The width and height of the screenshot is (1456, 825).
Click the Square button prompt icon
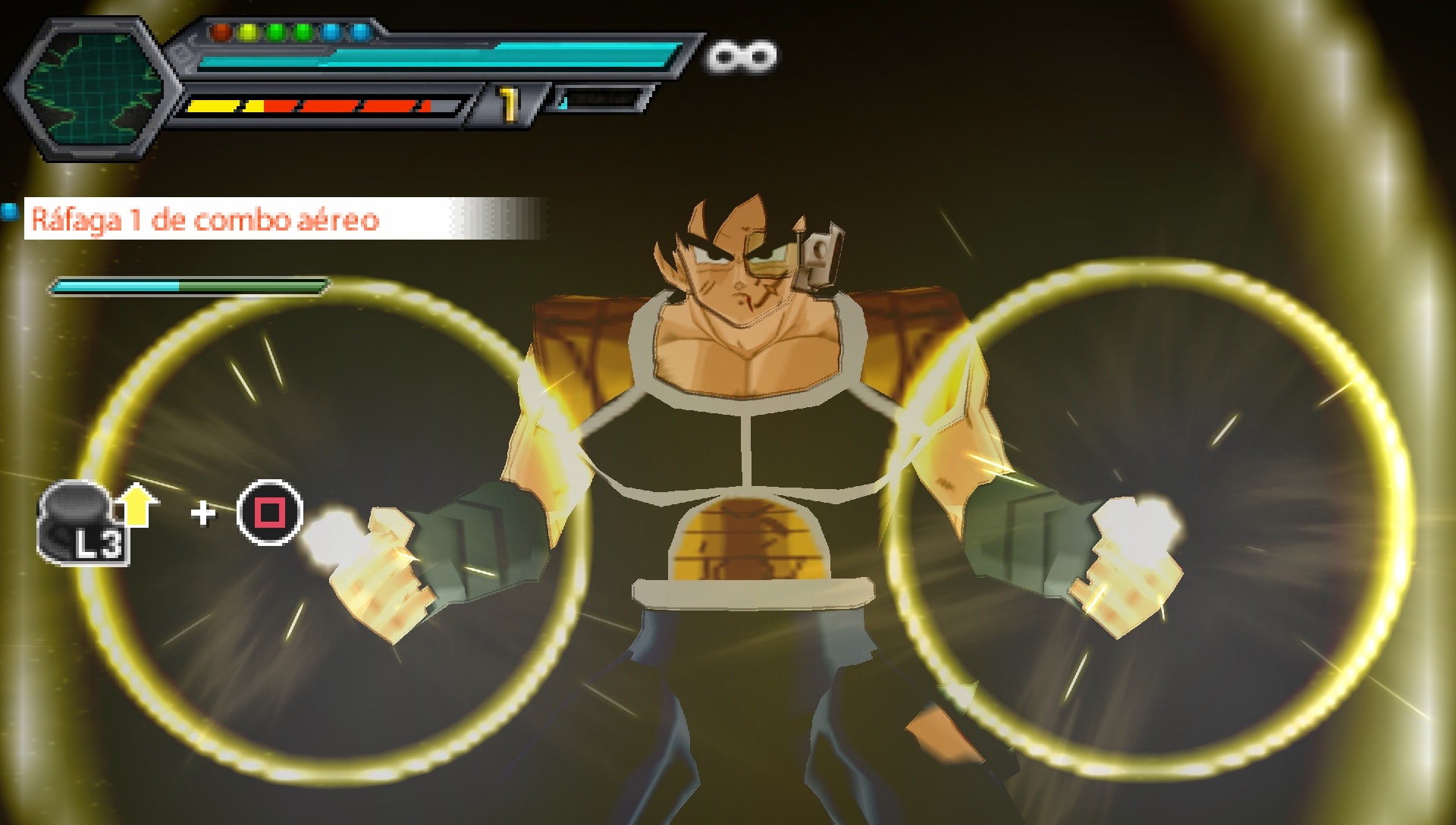[x=269, y=514]
